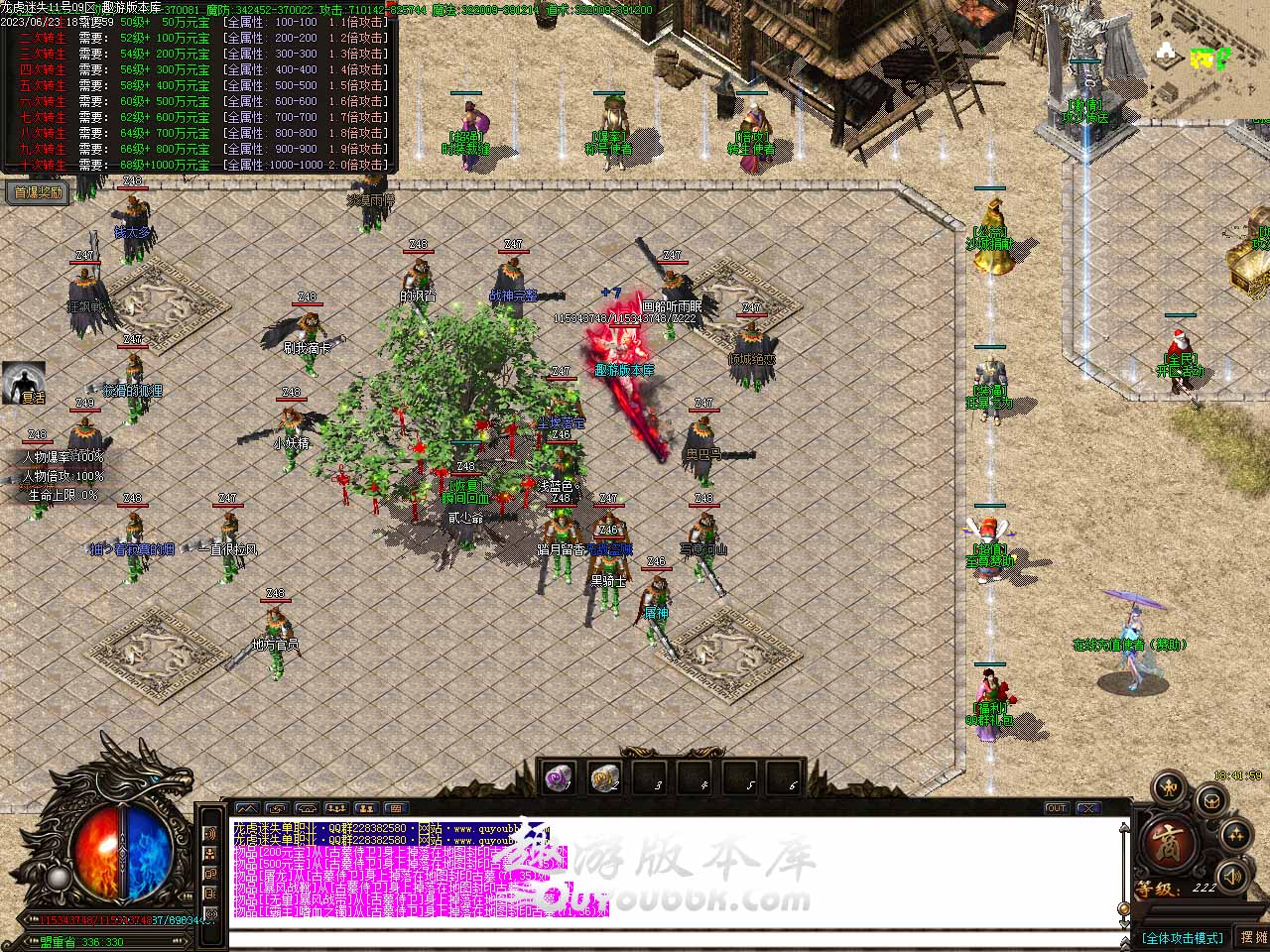This screenshot has height=952, width=1270.
Task: Click the grey orb beside dragon globe
Action: [58, 878]
